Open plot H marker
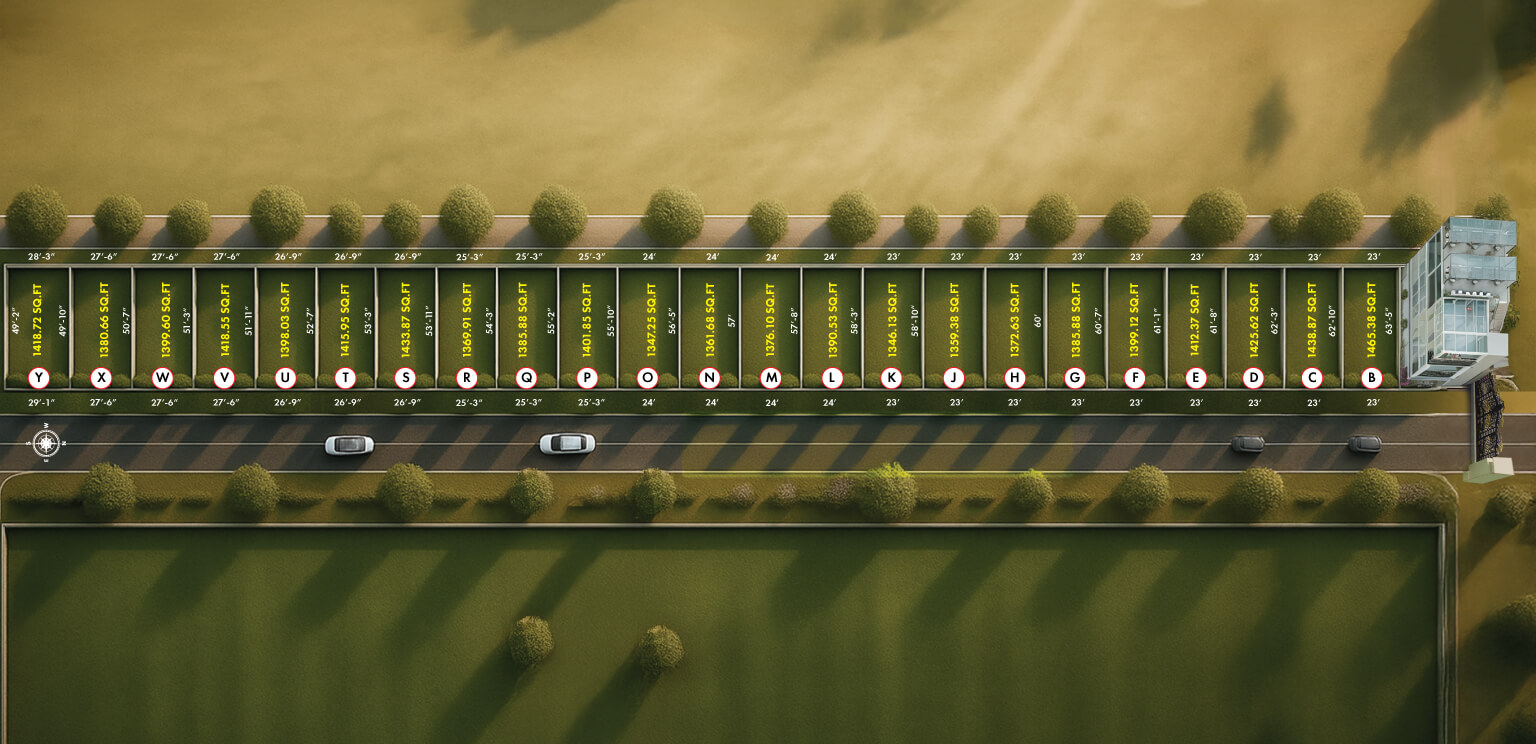This screenshot has height=744, width=1536. click(x=1015, y=378)
